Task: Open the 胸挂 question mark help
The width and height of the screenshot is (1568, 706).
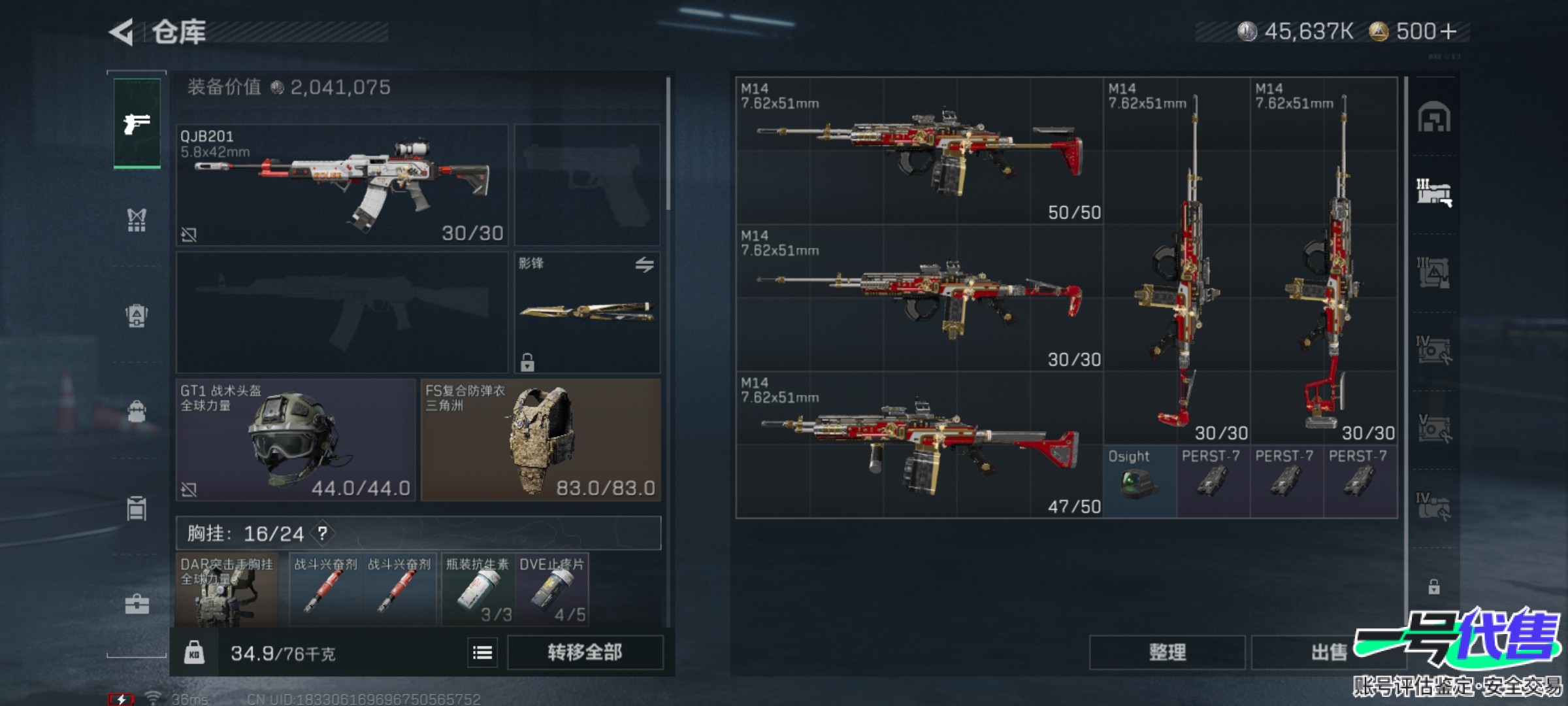Action: (x=323, y=533)
